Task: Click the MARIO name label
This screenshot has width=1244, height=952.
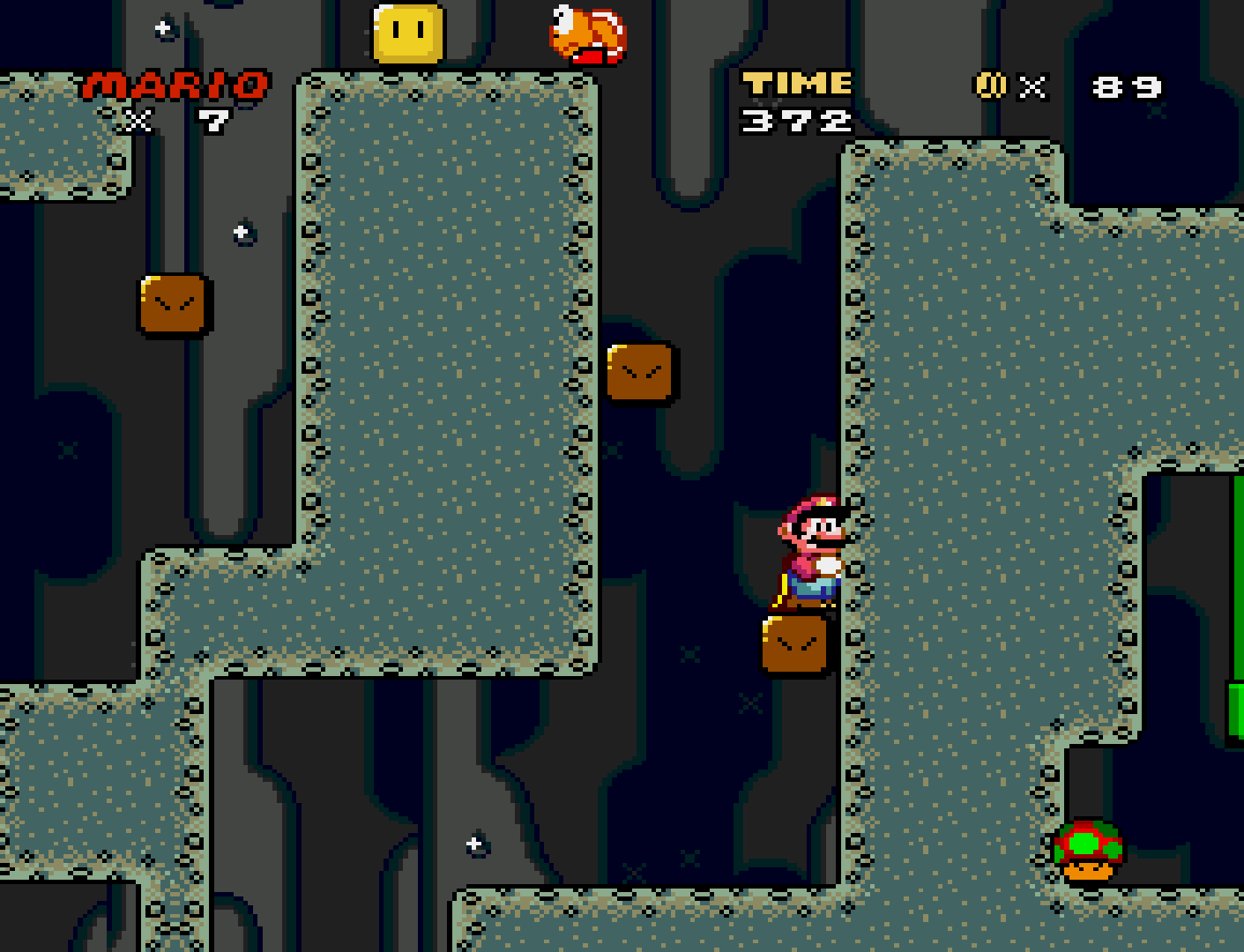Action: tap(173, 84)
